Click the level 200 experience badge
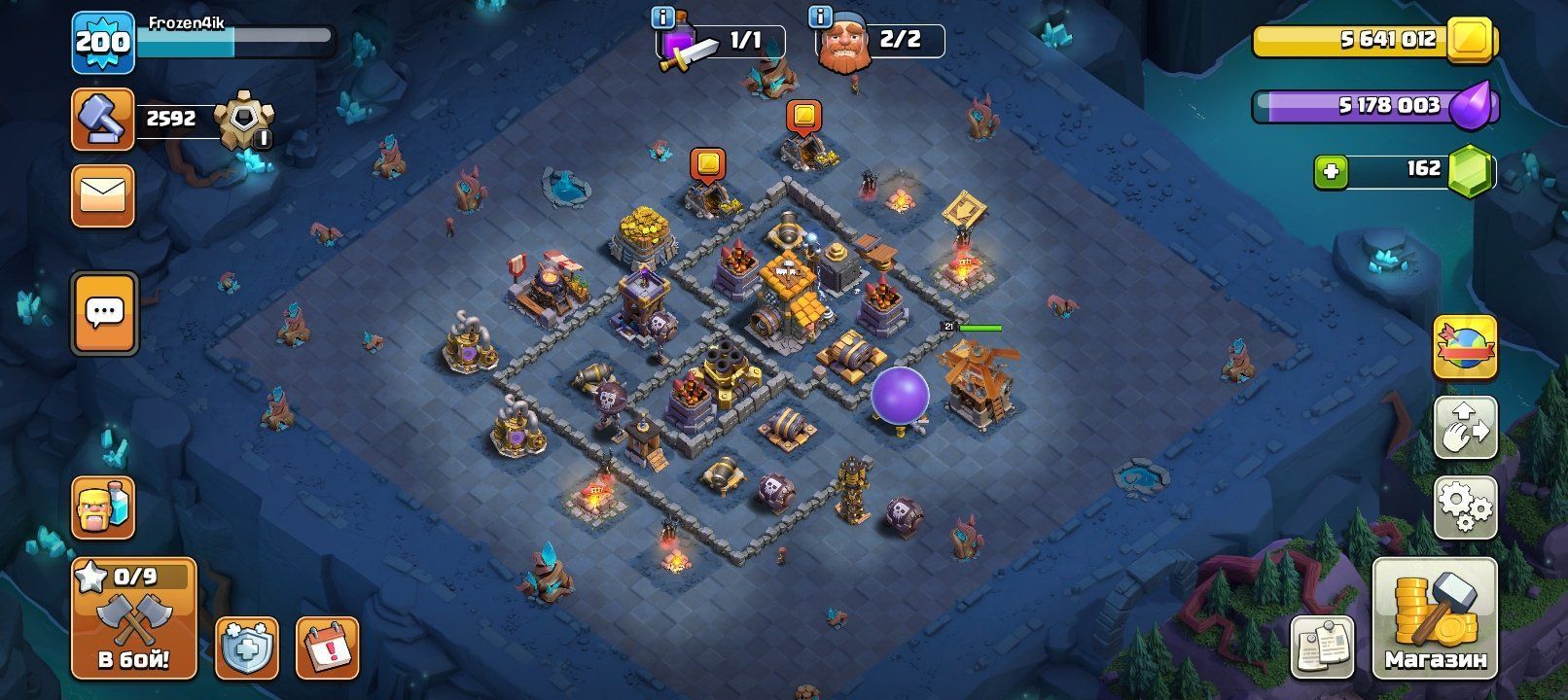The height and width of the screenshot is (700, 1568). click(102, 43)
